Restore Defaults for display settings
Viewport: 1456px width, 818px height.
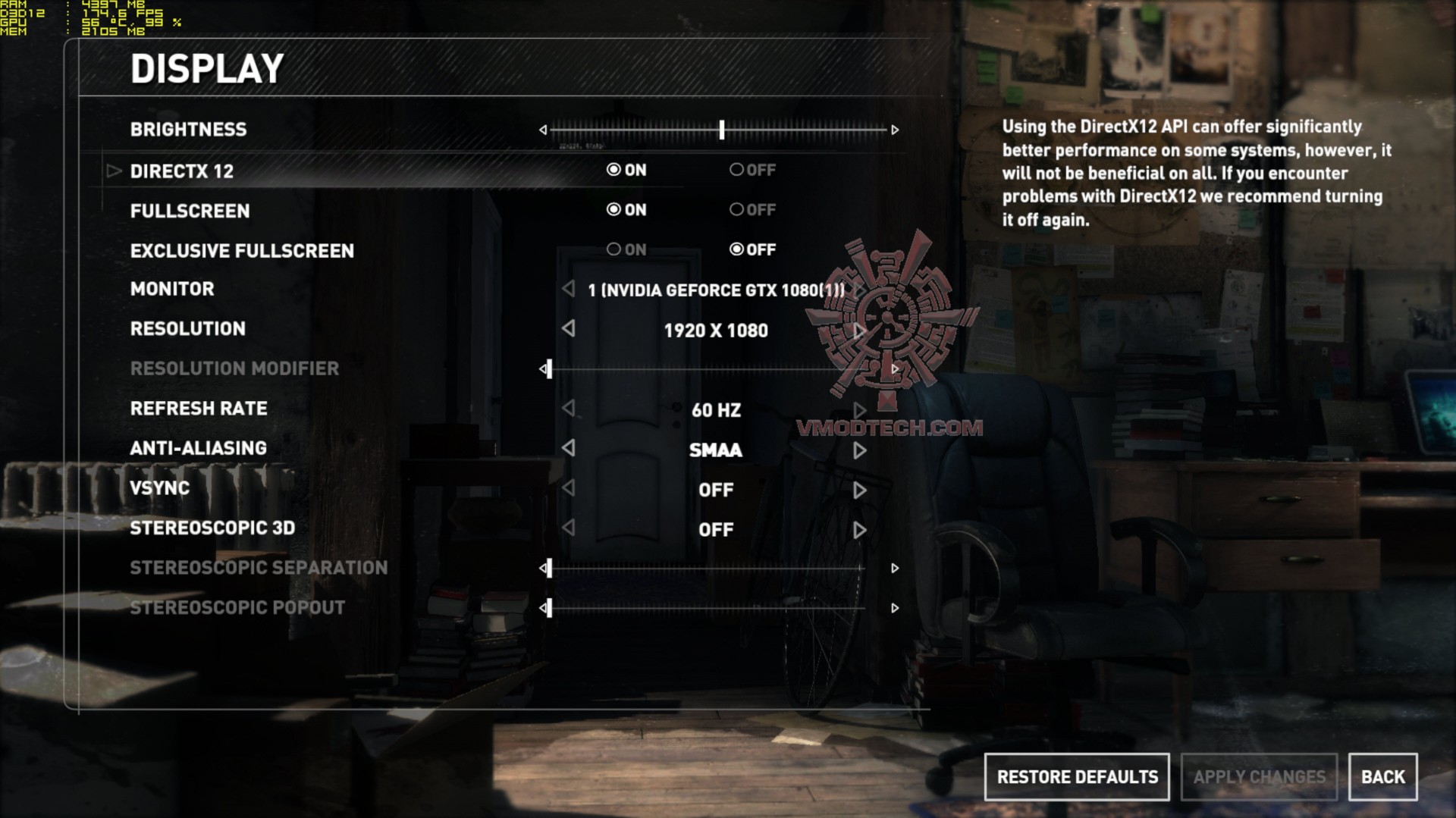1077,777
